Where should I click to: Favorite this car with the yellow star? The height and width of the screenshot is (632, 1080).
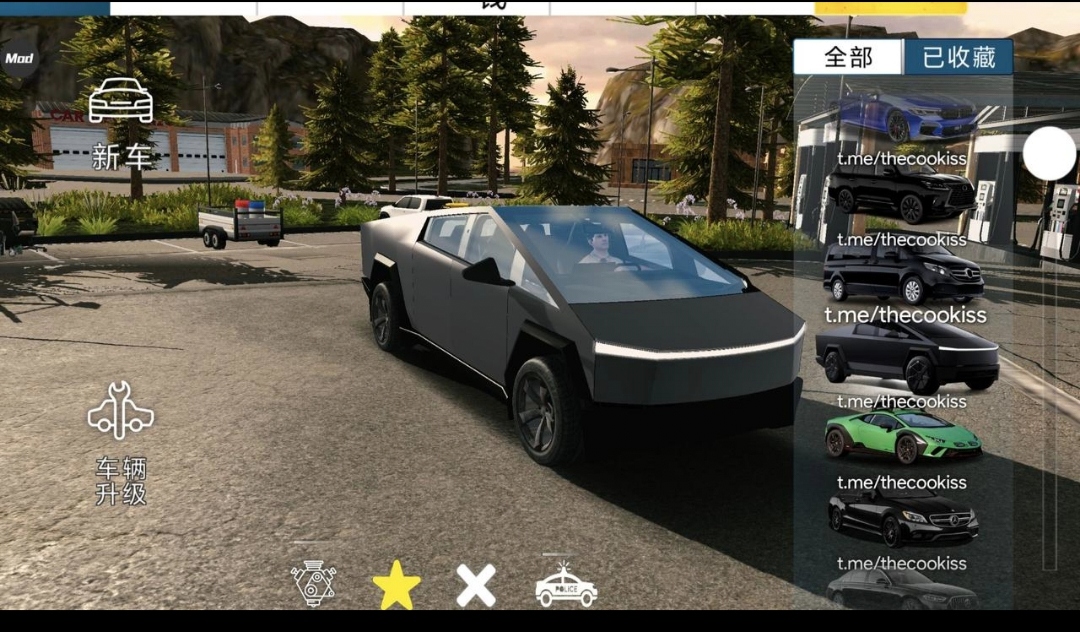396,585
